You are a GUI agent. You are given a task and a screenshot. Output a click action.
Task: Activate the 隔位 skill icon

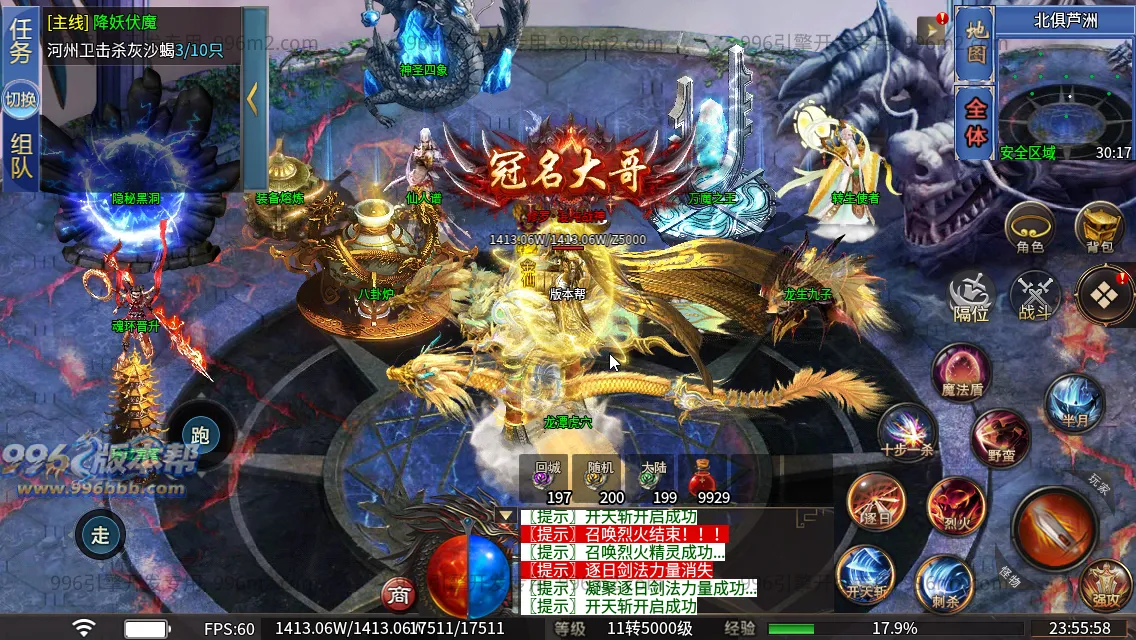(x=969, y=296)
